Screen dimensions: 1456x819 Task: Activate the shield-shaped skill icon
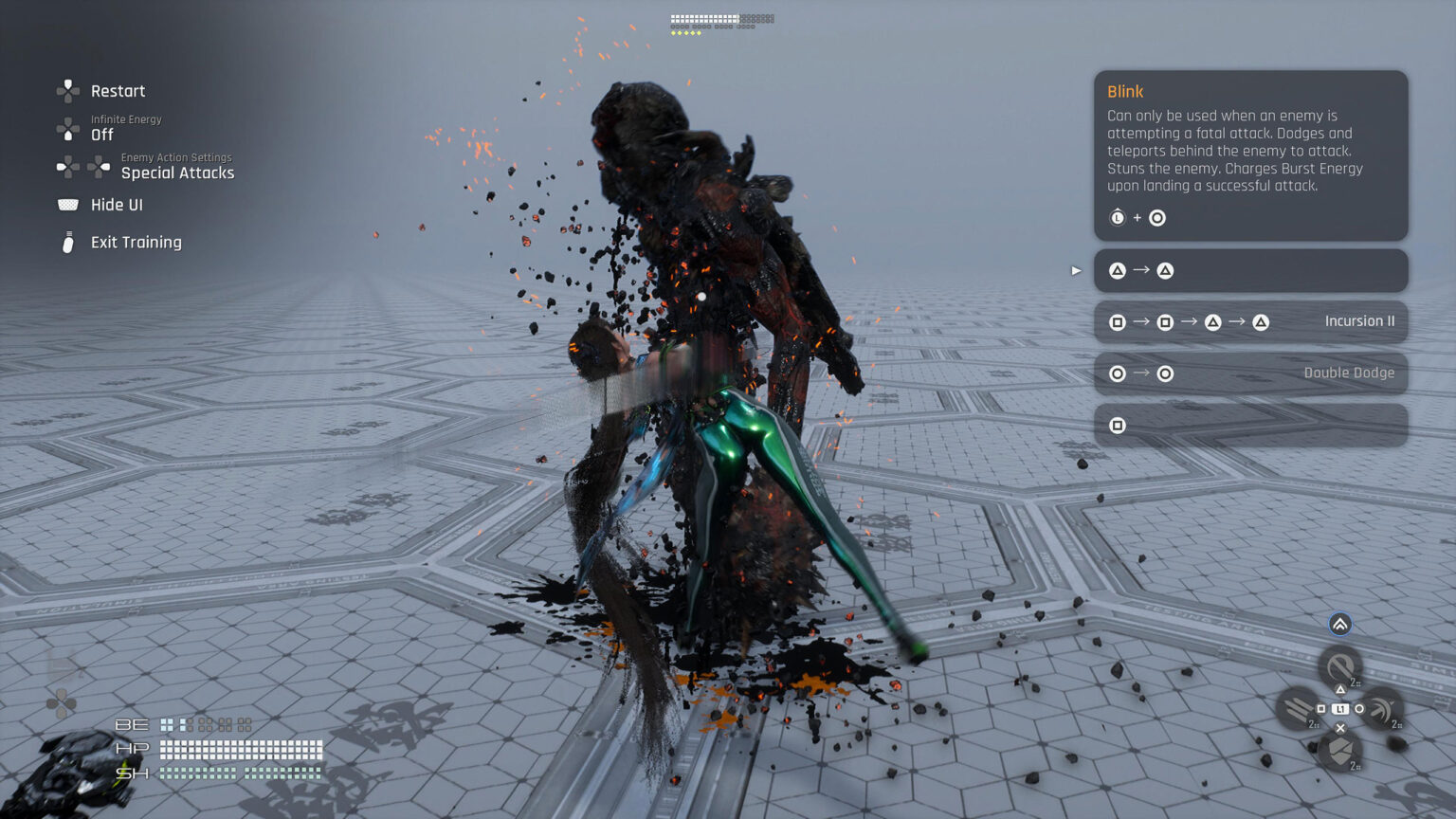[x=1339, y=751]
